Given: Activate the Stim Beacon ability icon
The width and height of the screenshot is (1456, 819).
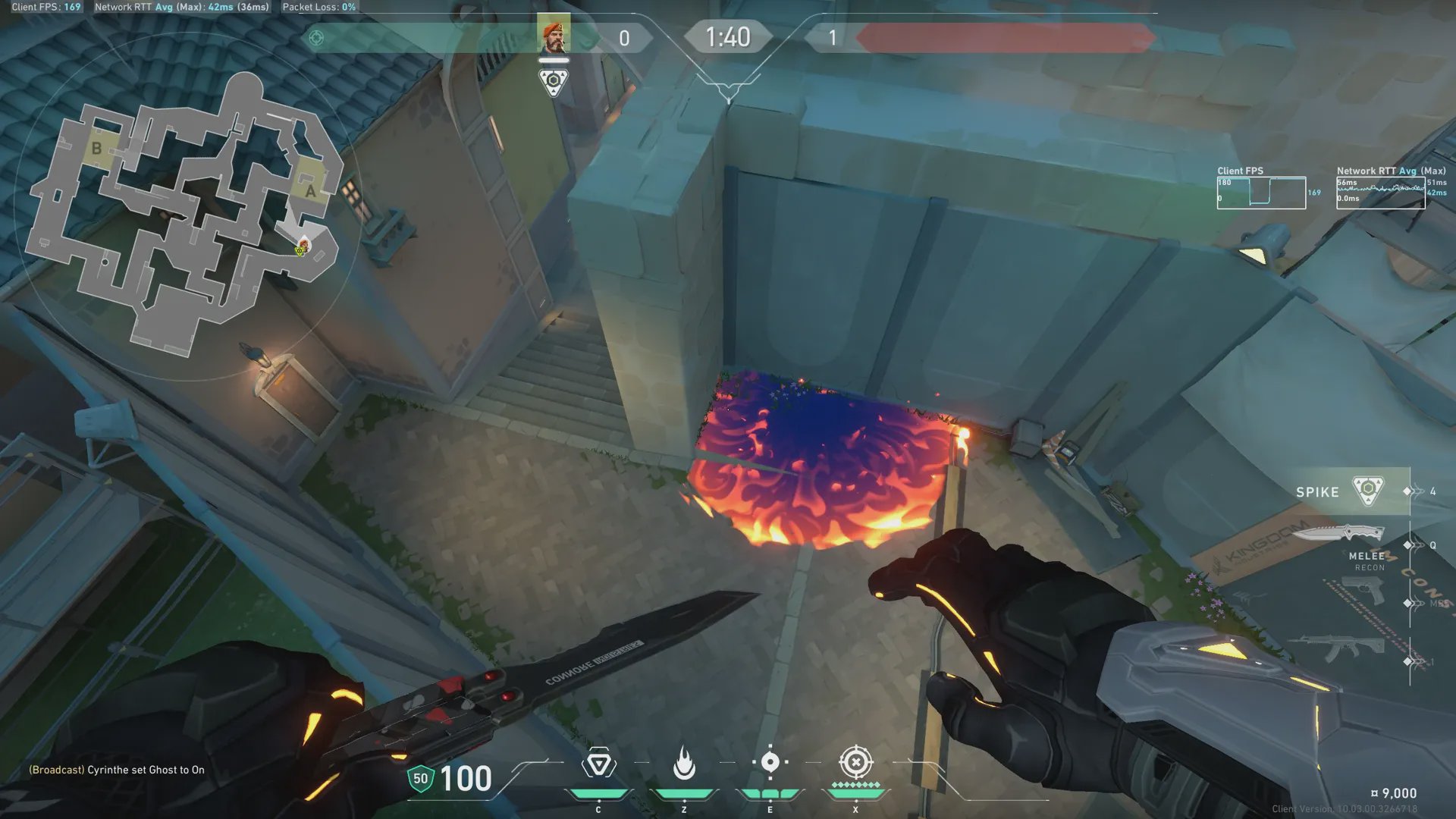Looking at the screenshot, I should point(598,764).
